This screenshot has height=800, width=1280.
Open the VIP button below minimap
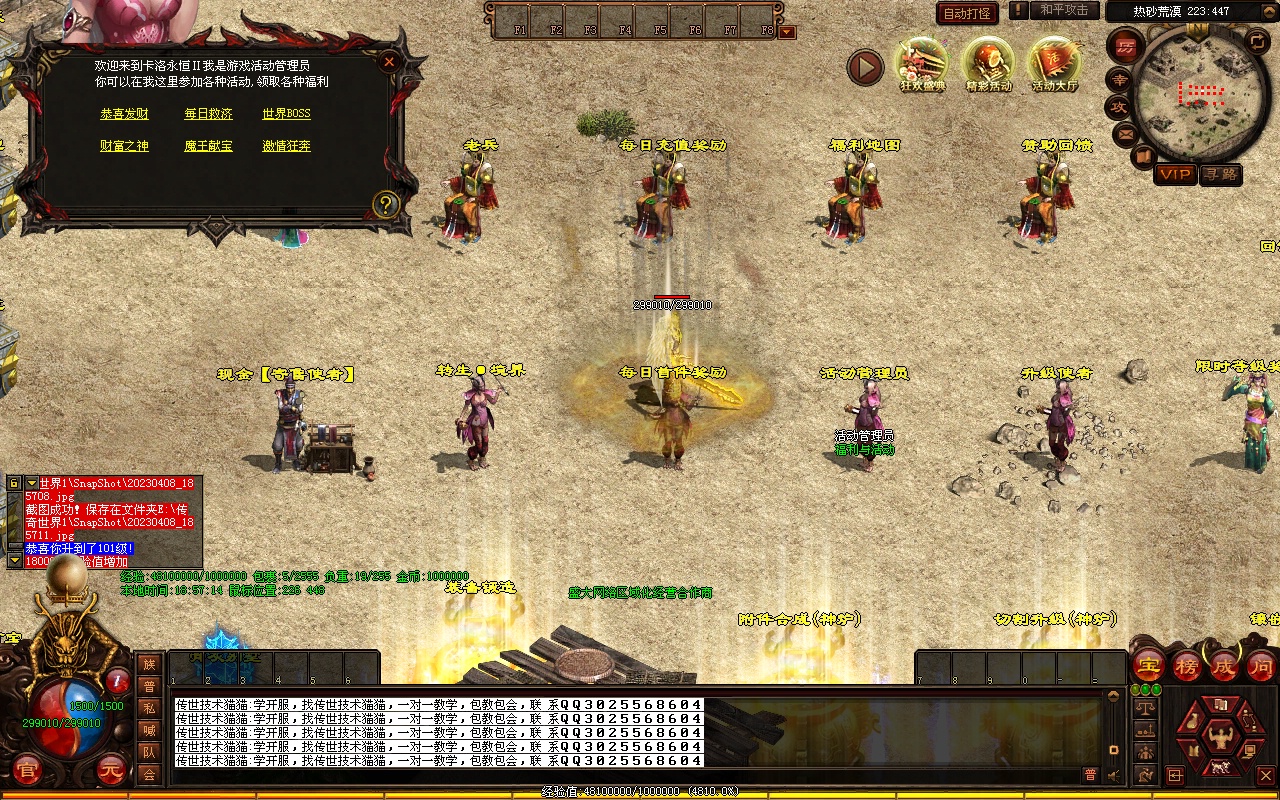(x=1175, y=175)
